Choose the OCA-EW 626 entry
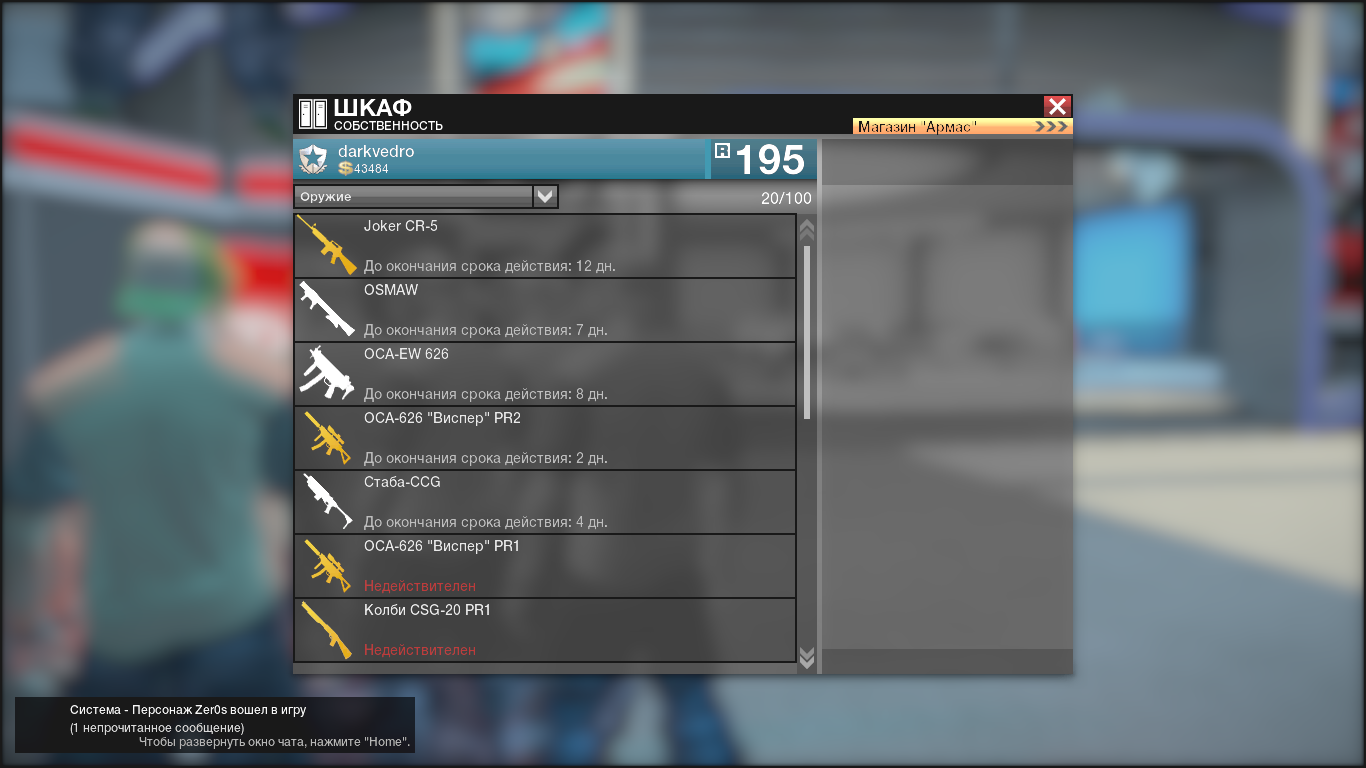Screen dimensions: 1366x768 545,374
